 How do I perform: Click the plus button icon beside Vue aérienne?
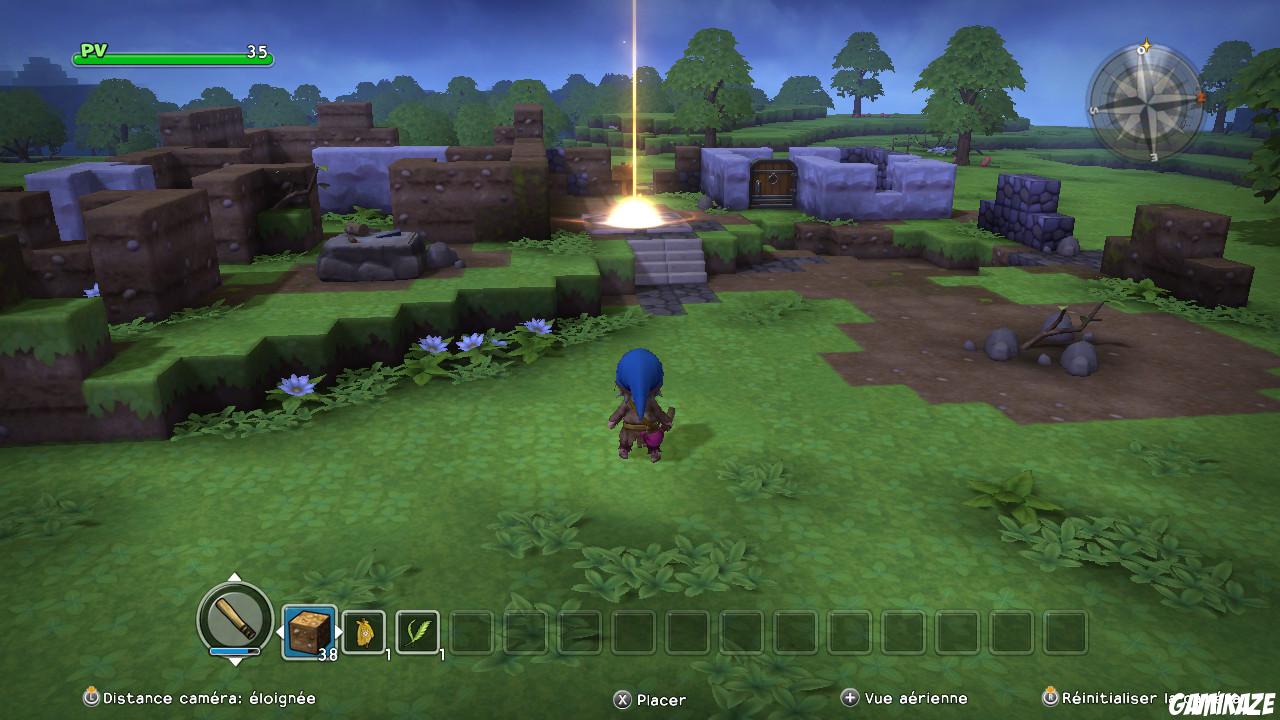tap(849, 699)
